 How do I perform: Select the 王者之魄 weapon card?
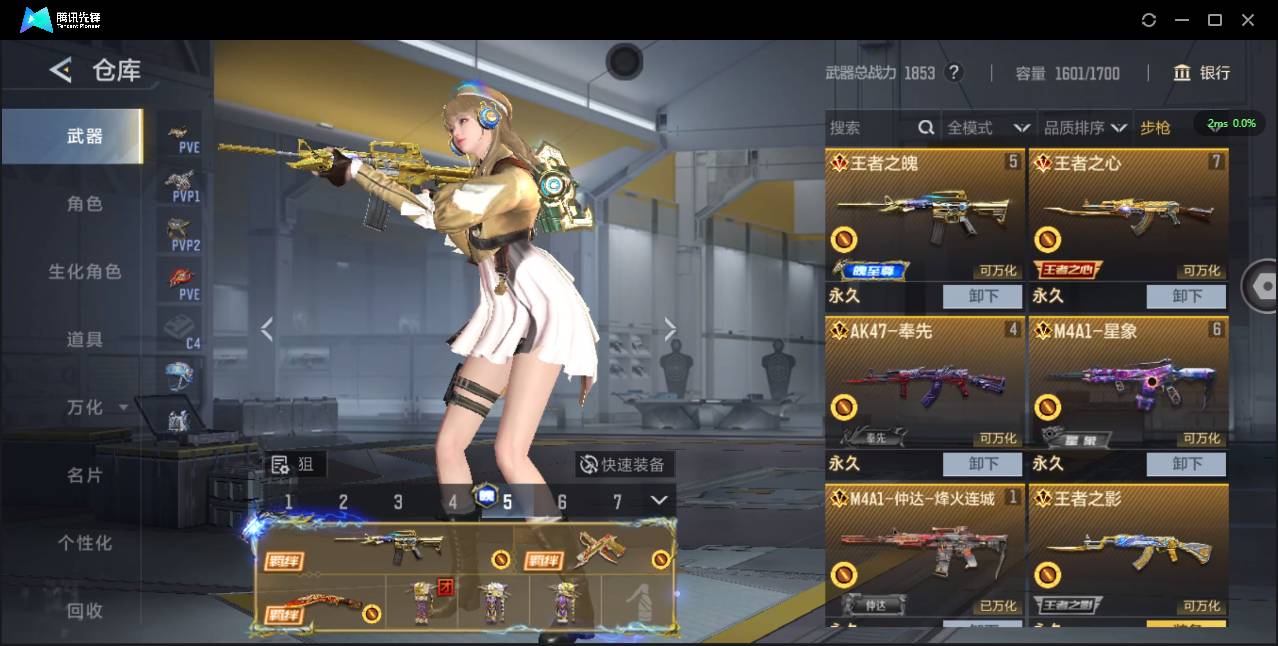(924, 217)
